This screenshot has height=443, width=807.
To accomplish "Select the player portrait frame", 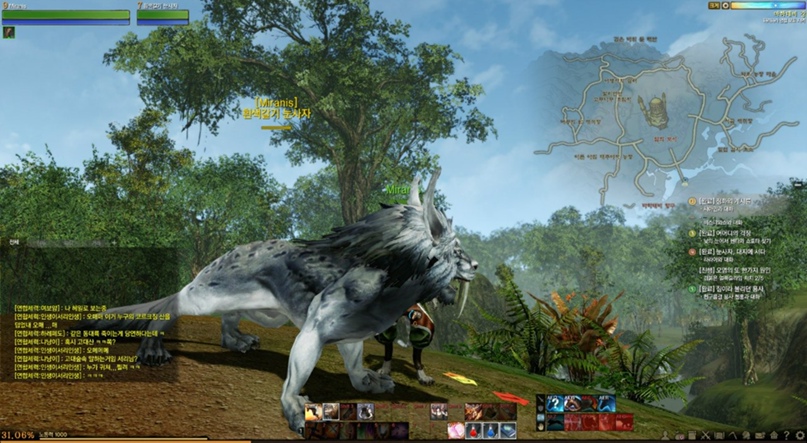I will coord(66,14).
